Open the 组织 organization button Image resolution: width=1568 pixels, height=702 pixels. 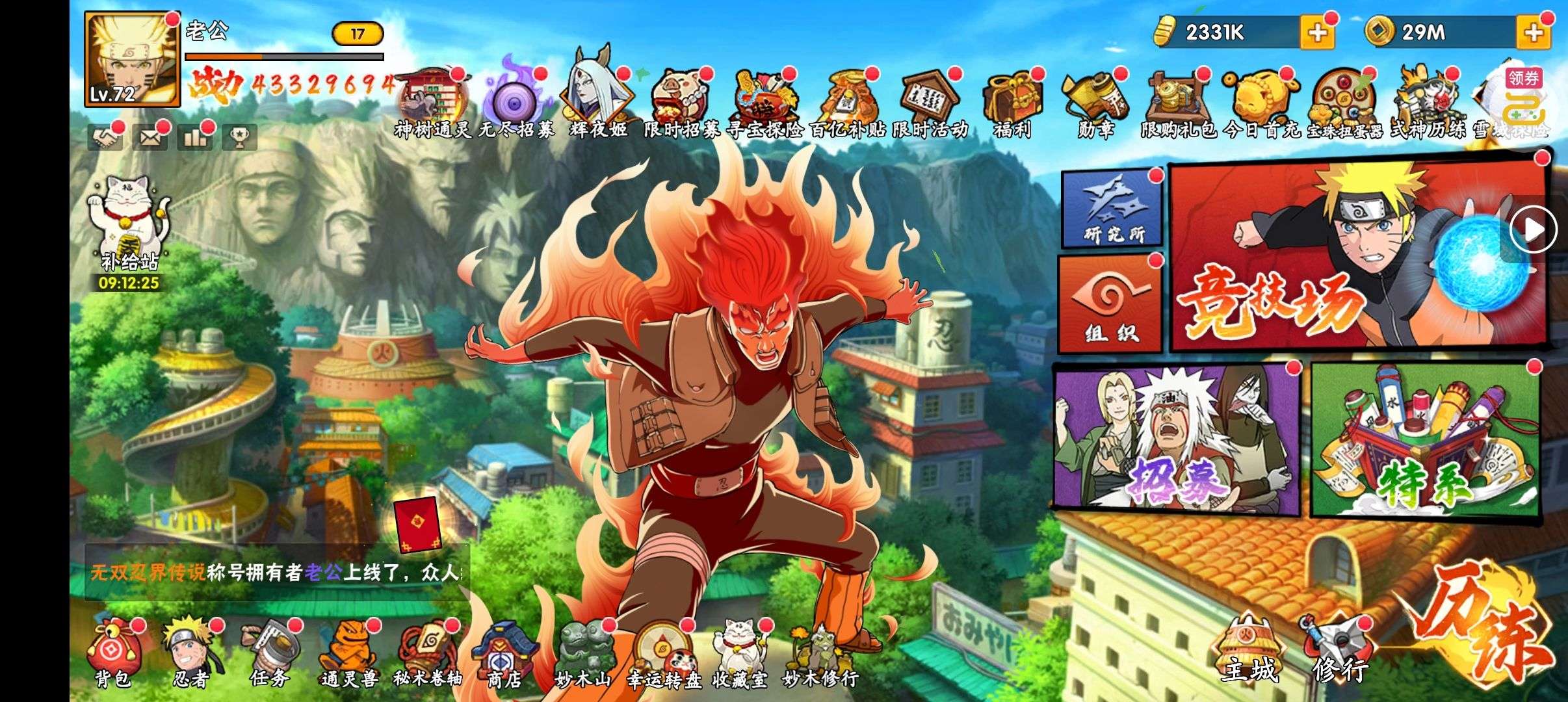click(x=1110, y=304)
